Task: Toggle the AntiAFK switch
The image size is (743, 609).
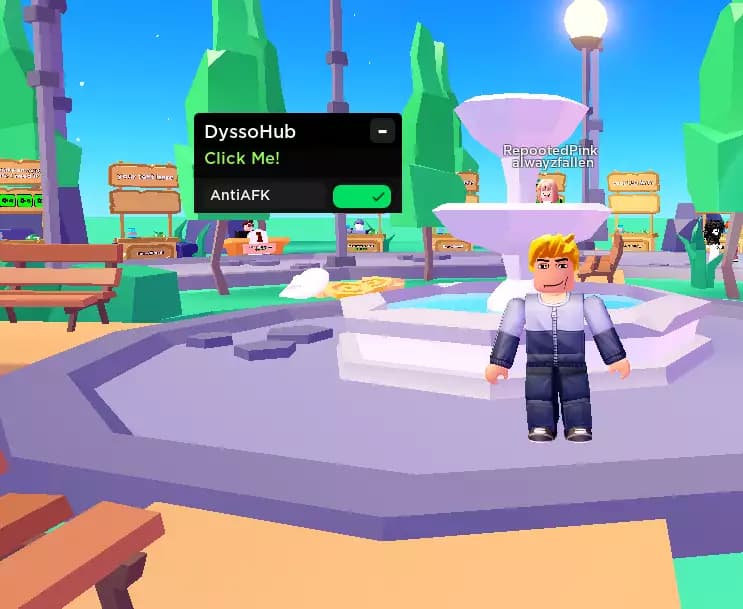Action: coord(361,196)
